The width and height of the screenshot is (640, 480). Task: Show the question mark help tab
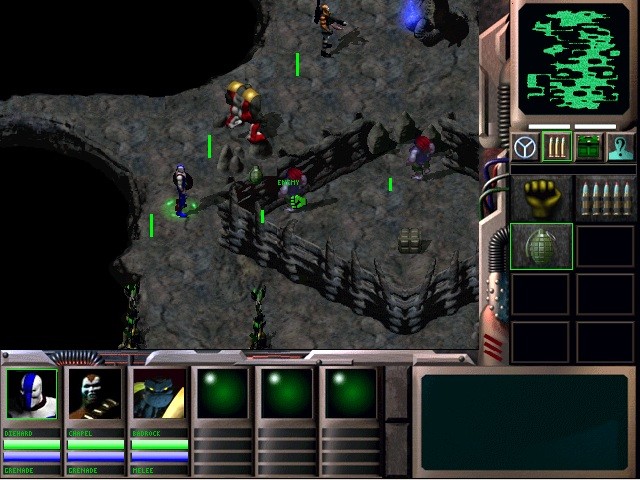(620, 148)
